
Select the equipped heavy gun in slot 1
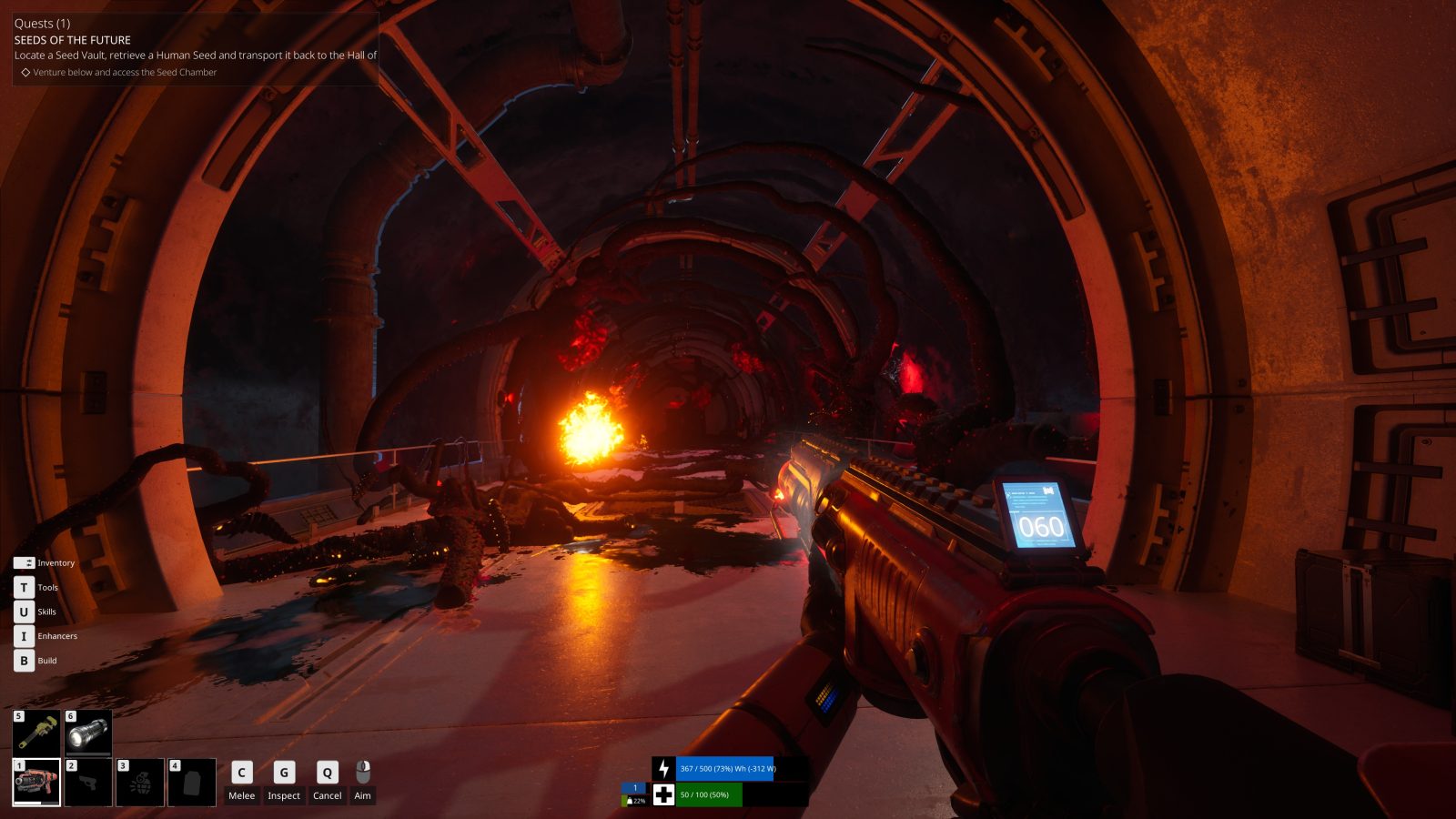tap(36, 782)
